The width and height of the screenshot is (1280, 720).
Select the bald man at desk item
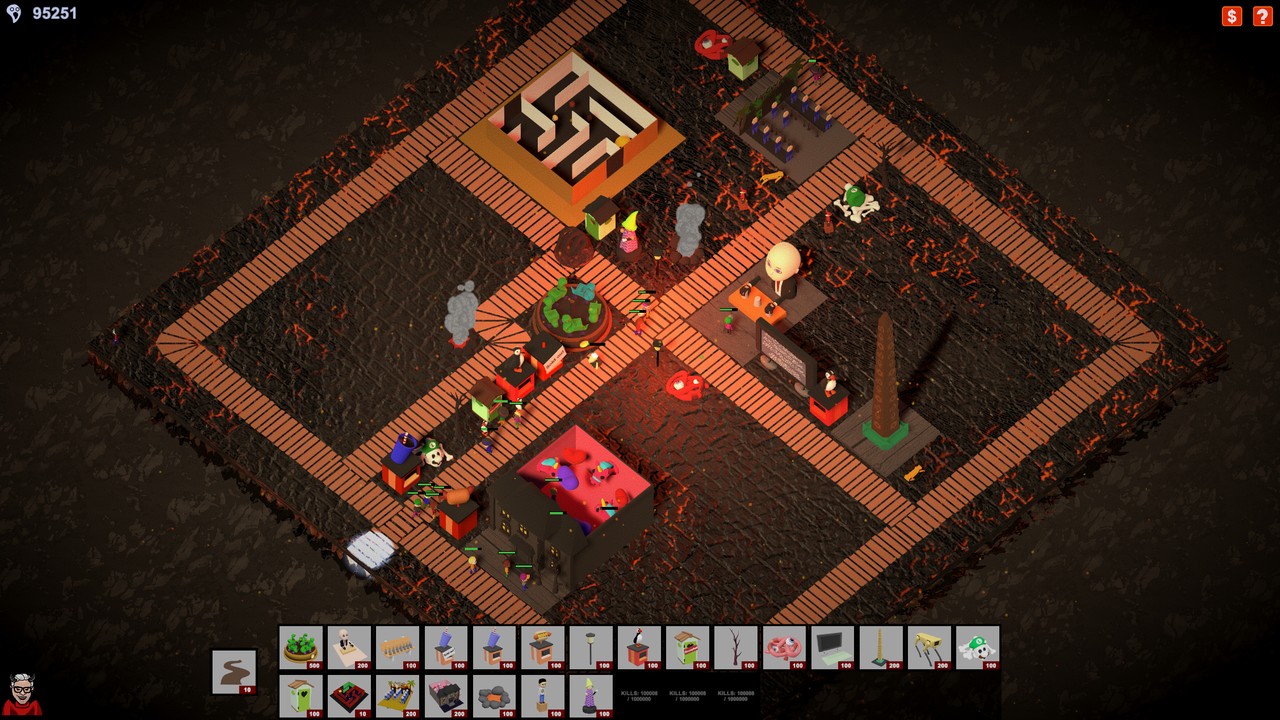click(x=349, y=647)
